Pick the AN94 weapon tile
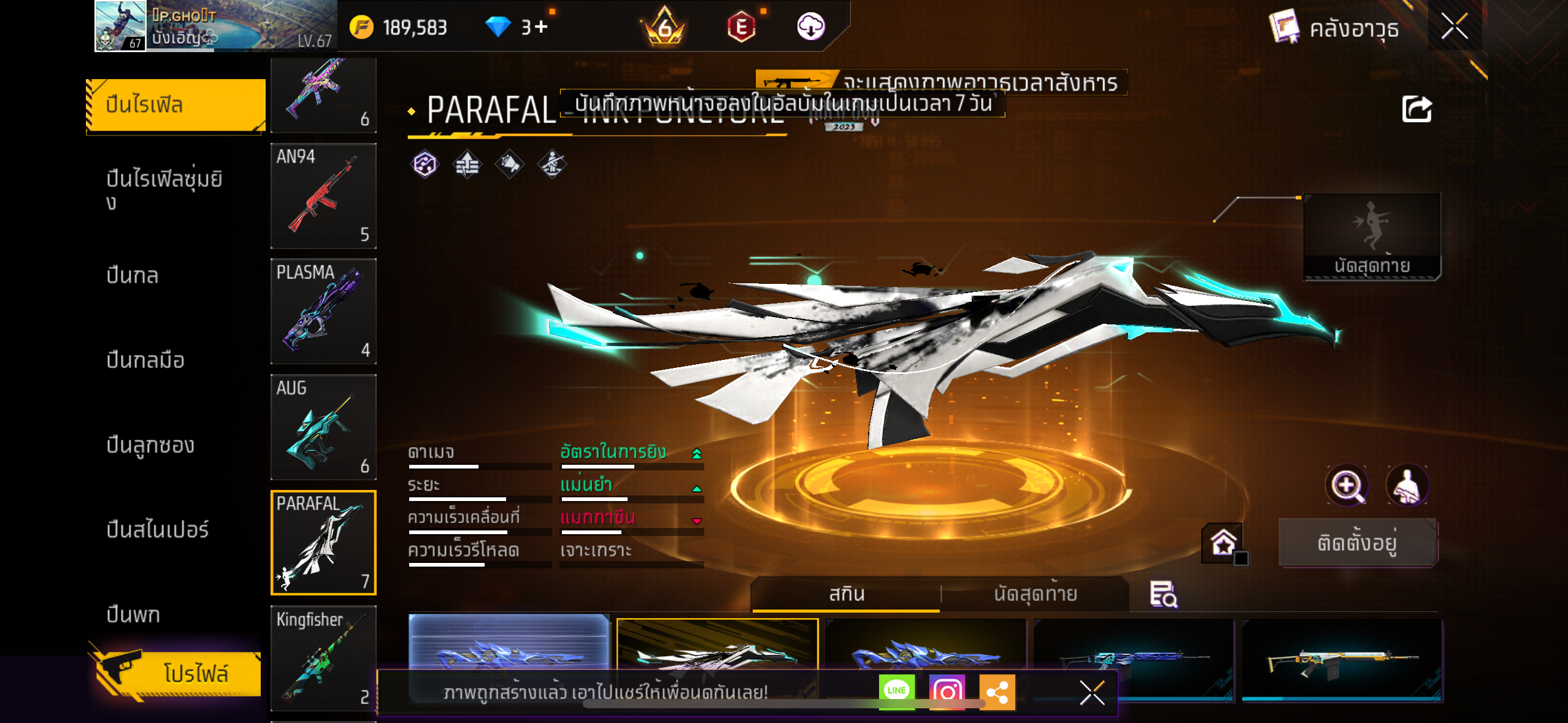 323,196
